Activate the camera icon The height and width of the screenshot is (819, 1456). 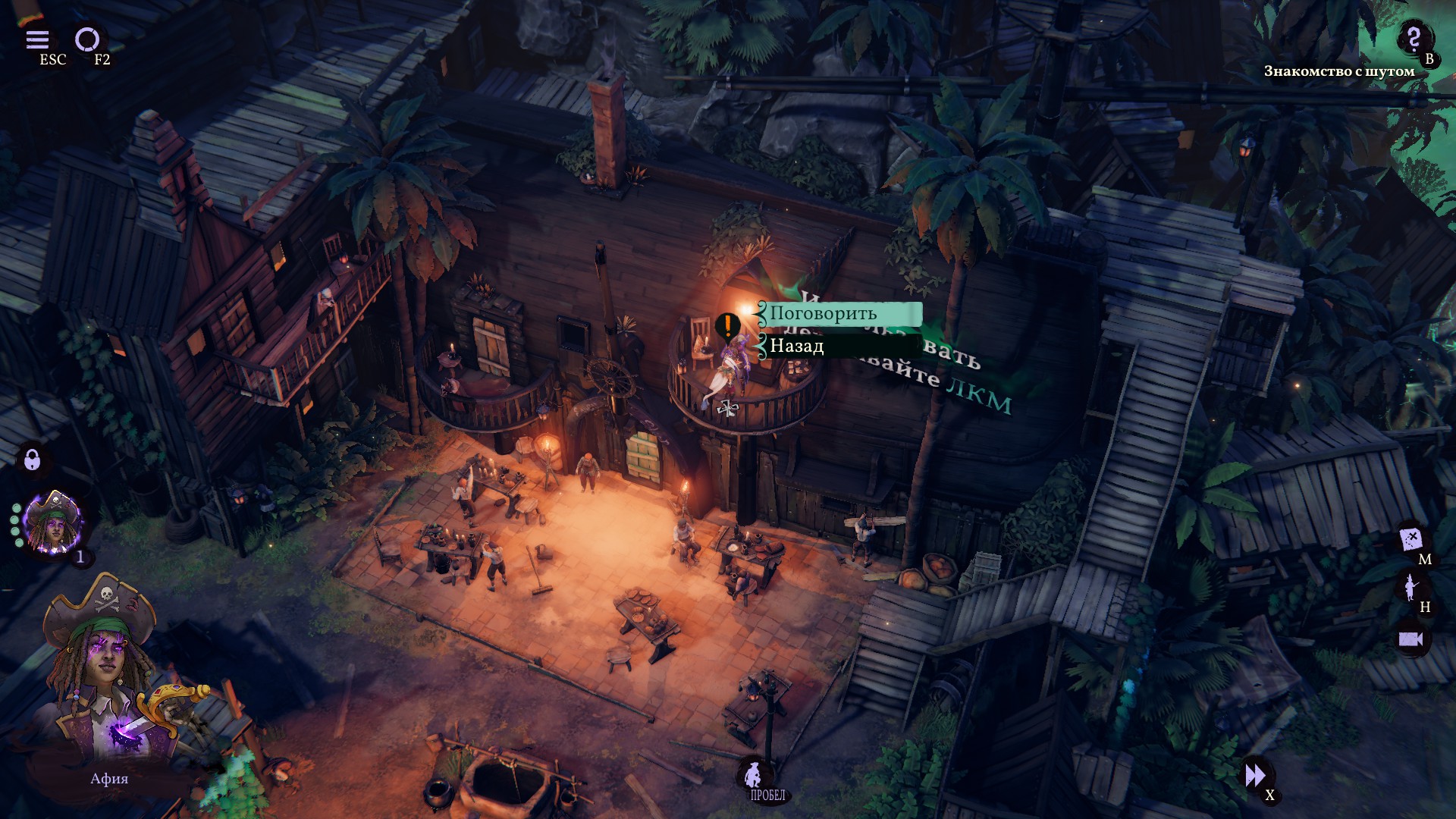[1410, 639]
